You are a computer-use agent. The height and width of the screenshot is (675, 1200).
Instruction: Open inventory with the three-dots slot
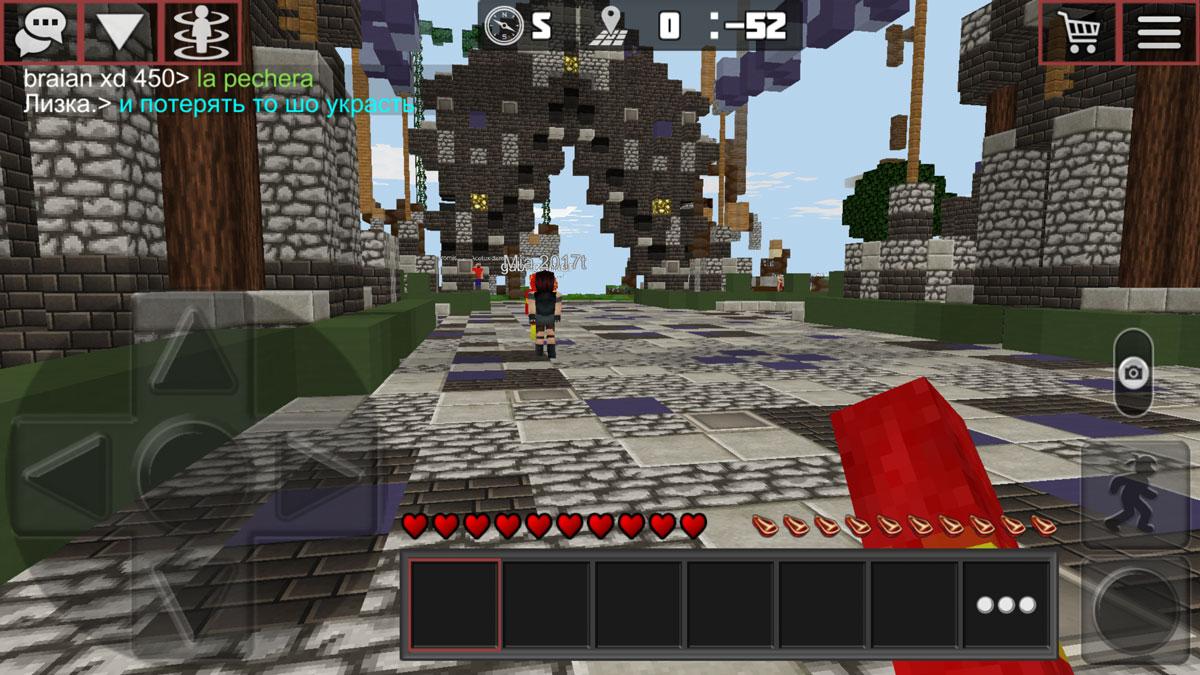click(1006, 605)
